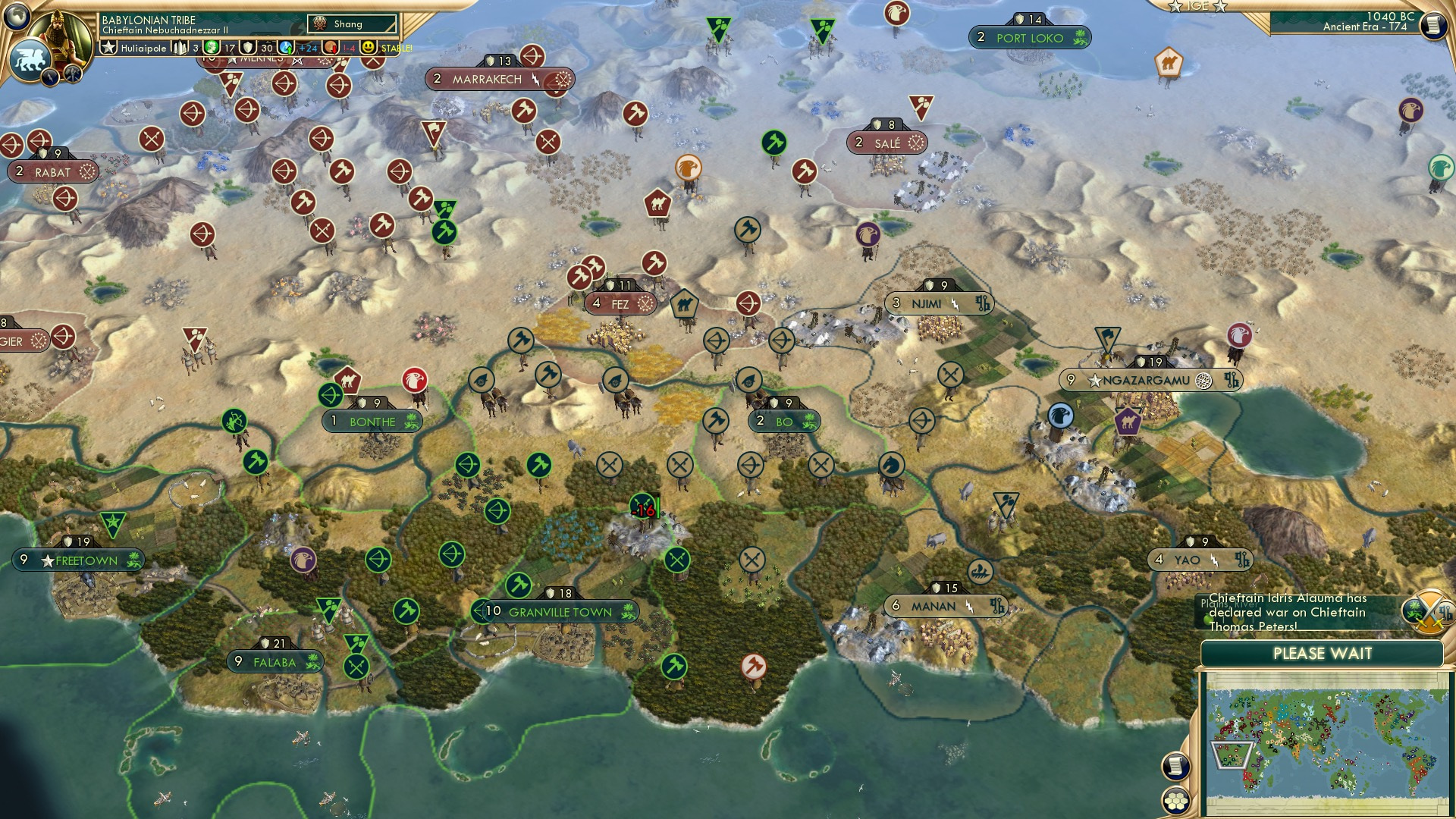Open the Shang beliefs icon in the top bar
The width and height of the screenshot is (1456, 819).
tap(320, 24)
